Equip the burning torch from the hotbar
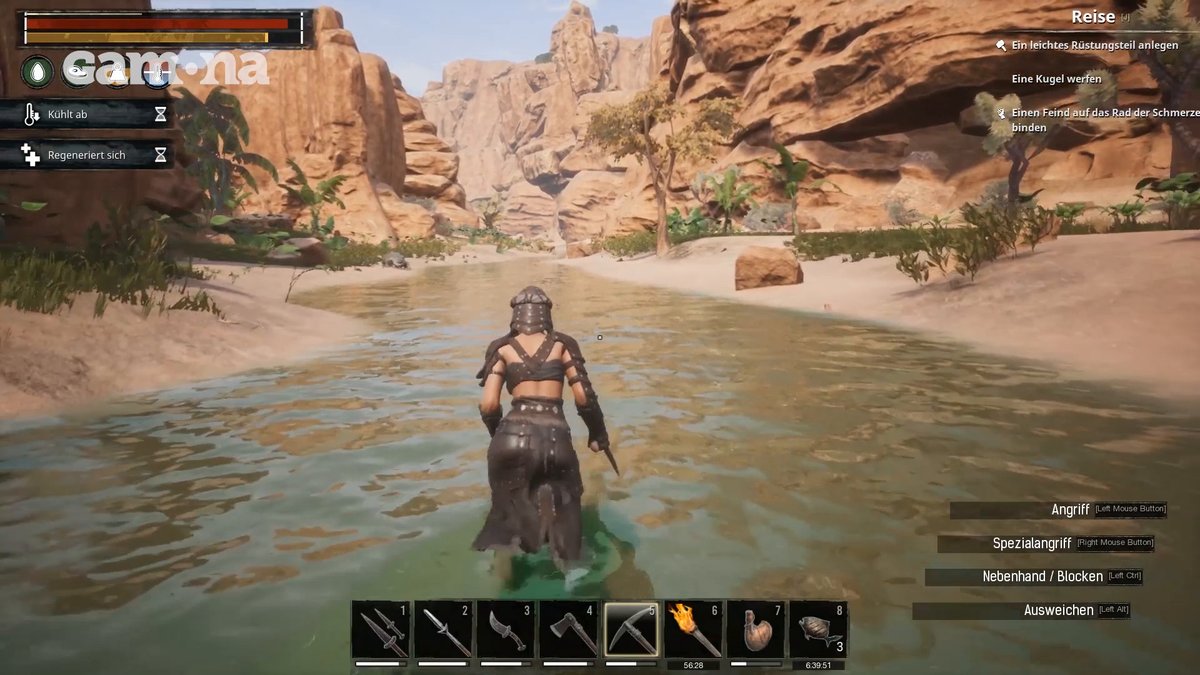Screen dimensions: 1200x675 coord(694,629)
